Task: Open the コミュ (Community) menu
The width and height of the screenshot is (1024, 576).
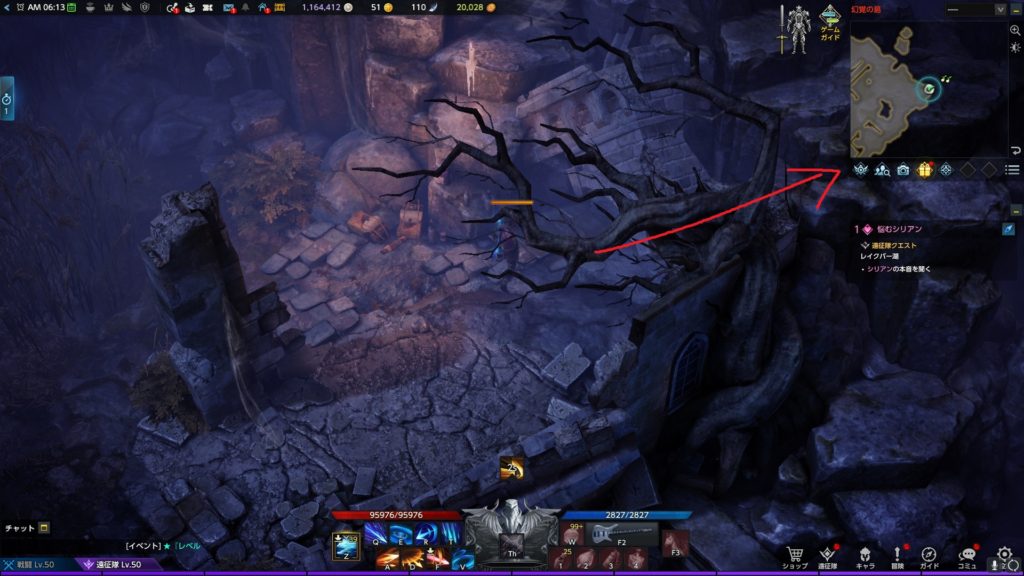Action: 968,555
